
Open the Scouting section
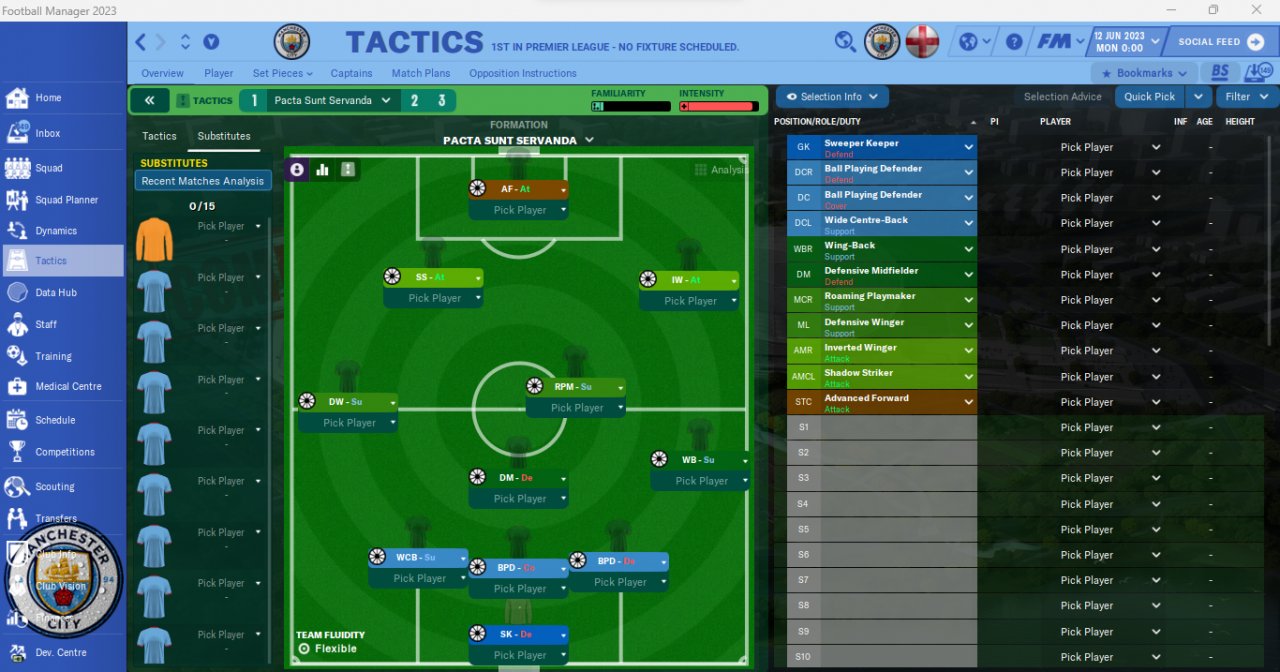point(54,487)
